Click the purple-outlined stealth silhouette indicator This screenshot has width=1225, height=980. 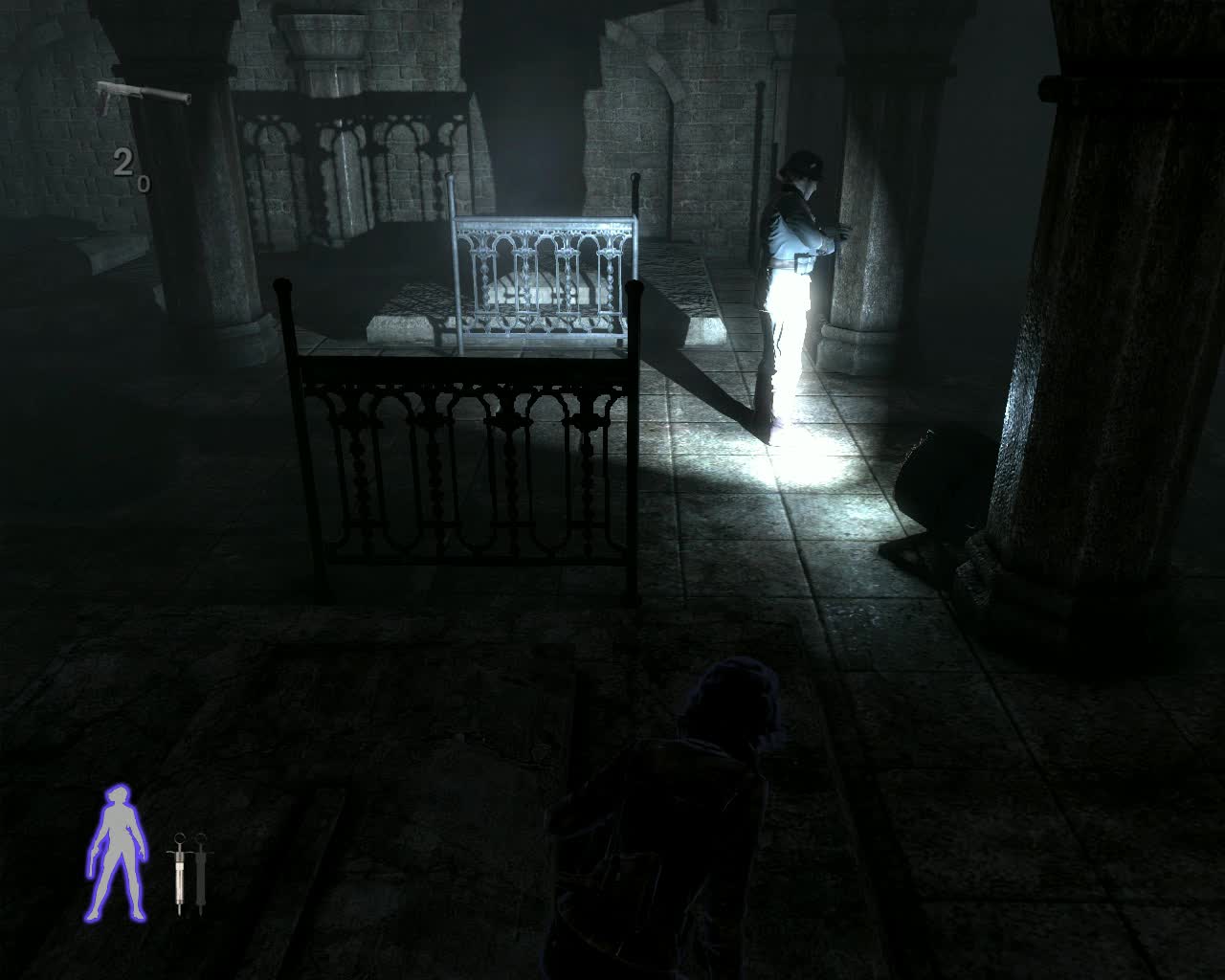(117, 853)
